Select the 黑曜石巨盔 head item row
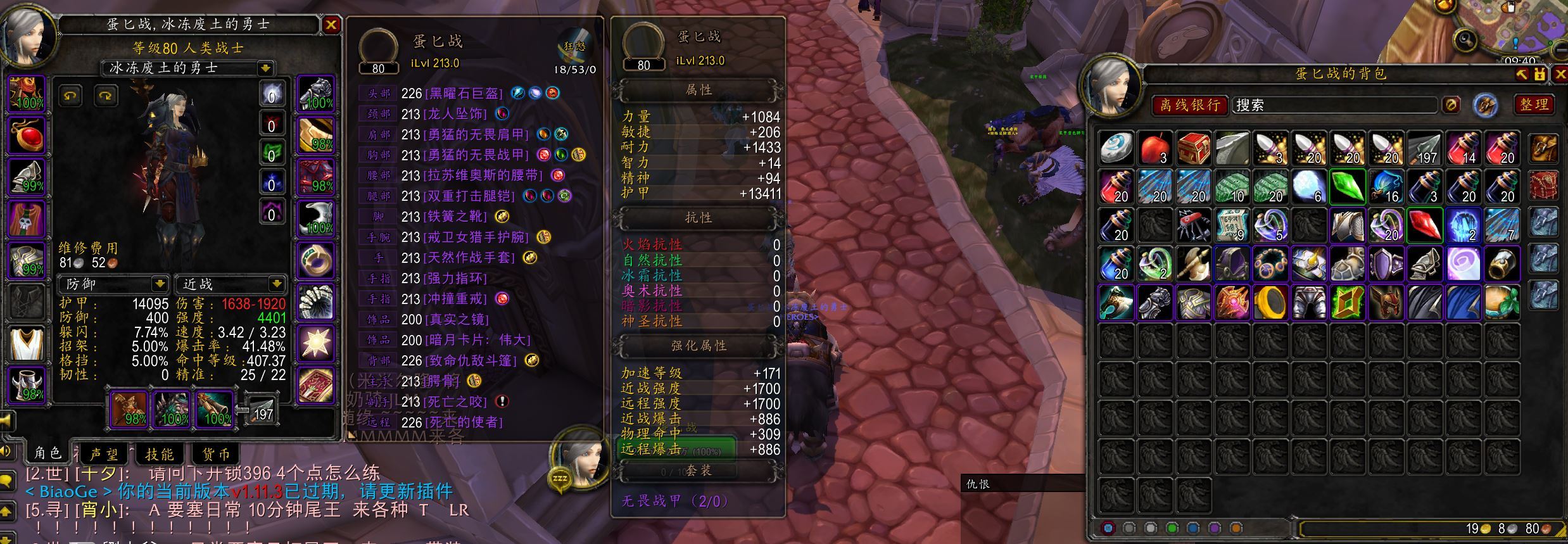Image resolution: width=1568 pixels, height=544 pixels. [x=464, y=93]
